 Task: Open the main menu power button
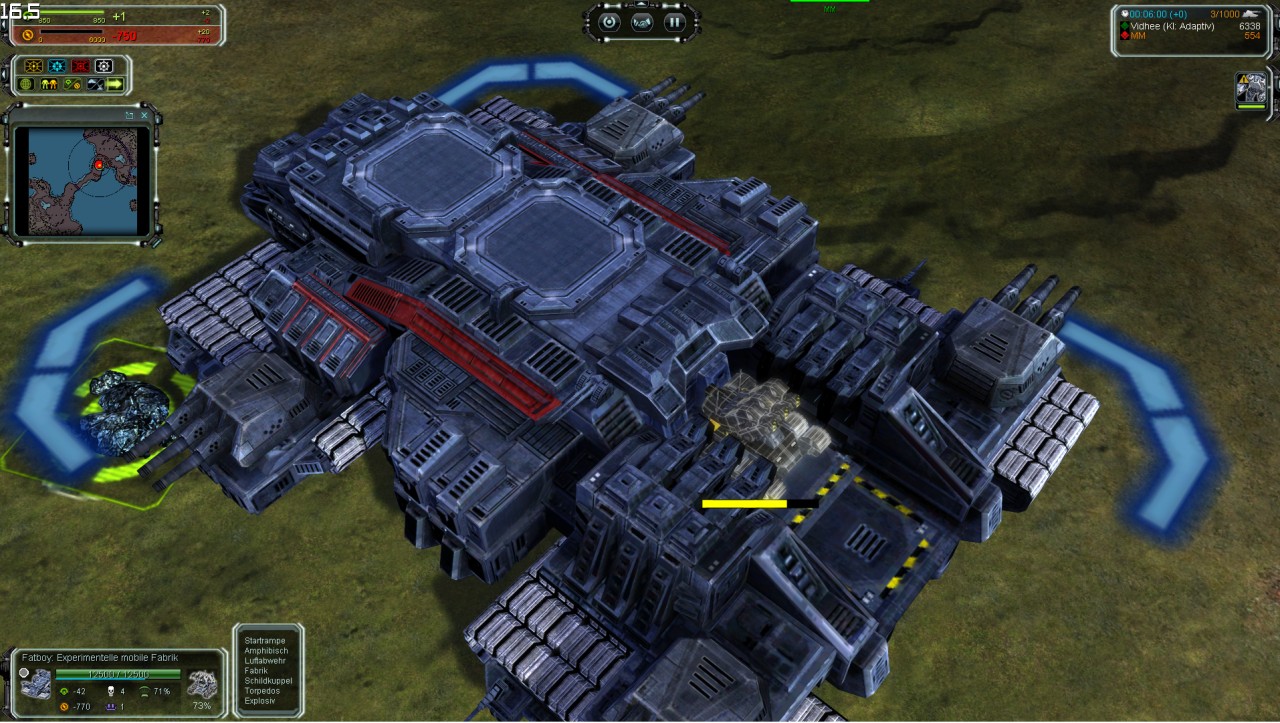coord(610,22)
